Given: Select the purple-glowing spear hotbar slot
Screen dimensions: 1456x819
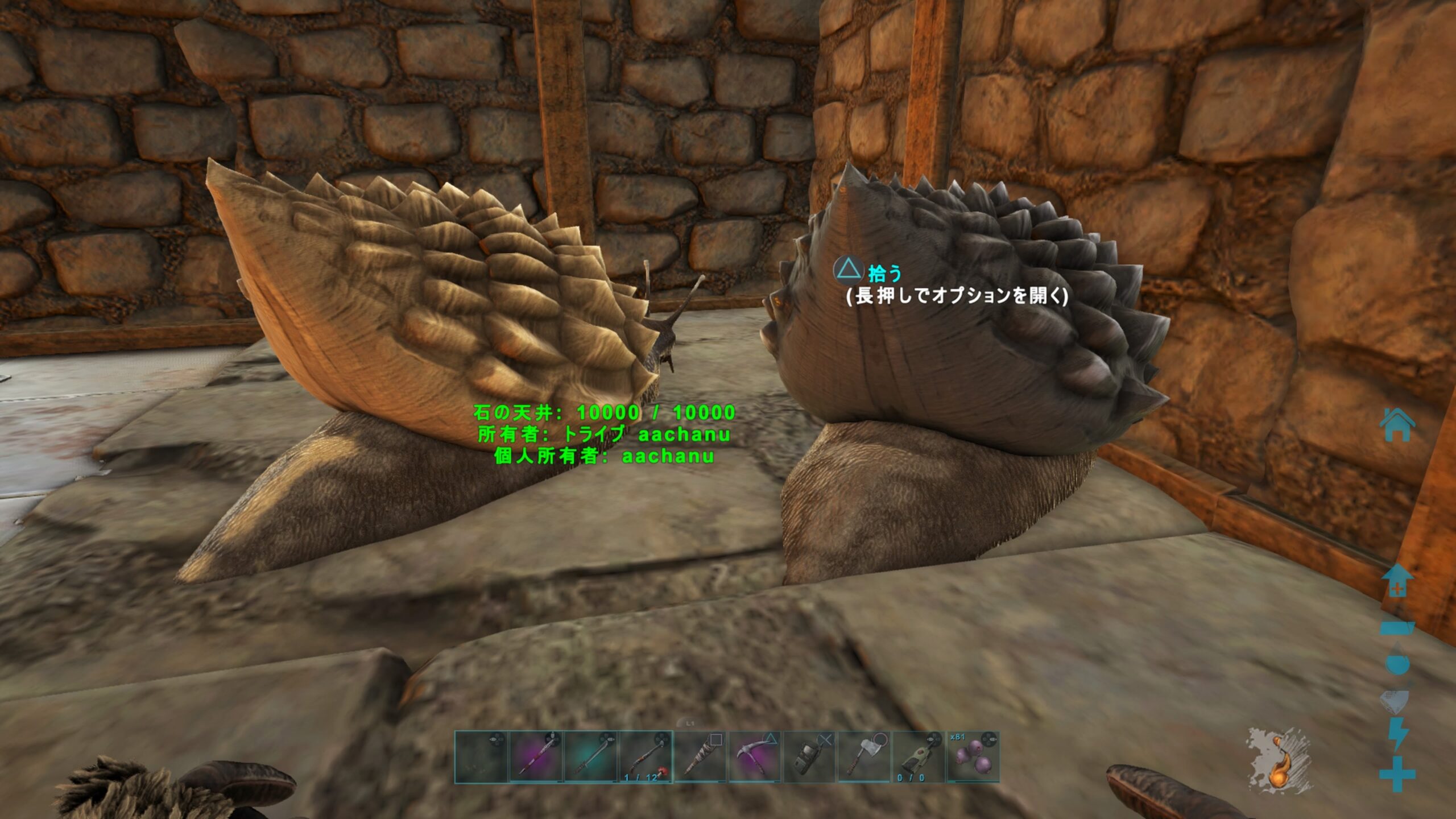Looking at the screenshot, I should click(536, 757).
